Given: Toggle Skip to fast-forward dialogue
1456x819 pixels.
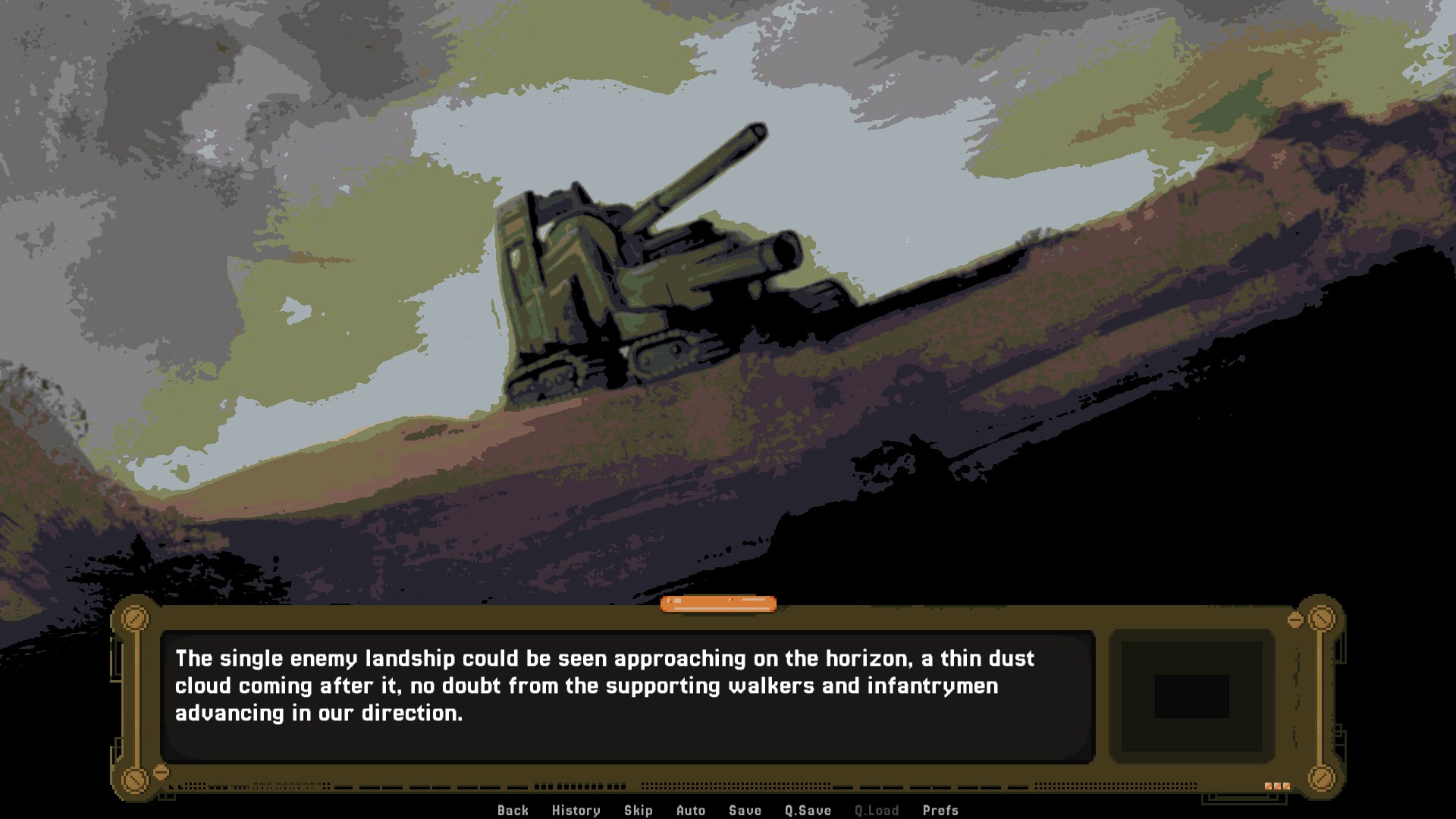Looking at the screenshot, I should click(638, 810).
